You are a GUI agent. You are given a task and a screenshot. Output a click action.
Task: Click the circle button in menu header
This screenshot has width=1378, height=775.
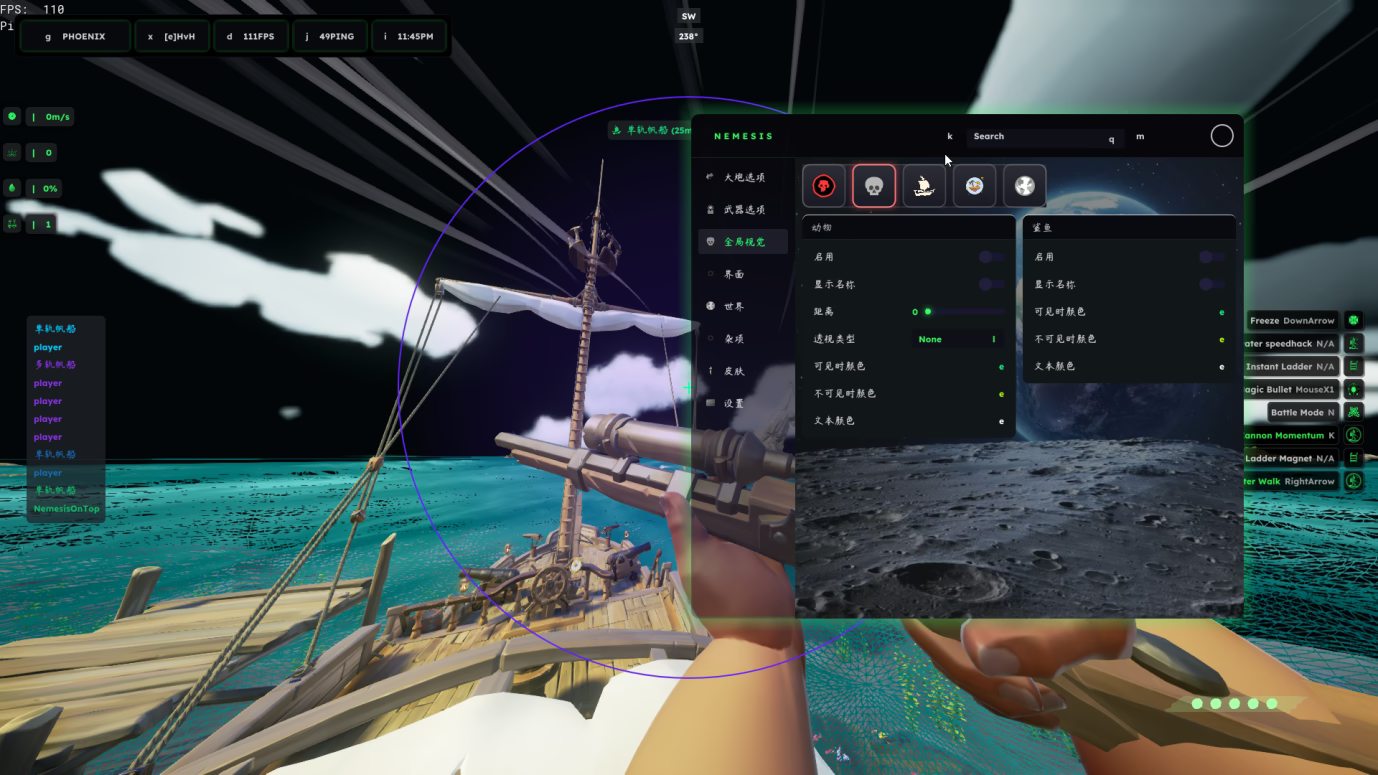click(1222, 136)
